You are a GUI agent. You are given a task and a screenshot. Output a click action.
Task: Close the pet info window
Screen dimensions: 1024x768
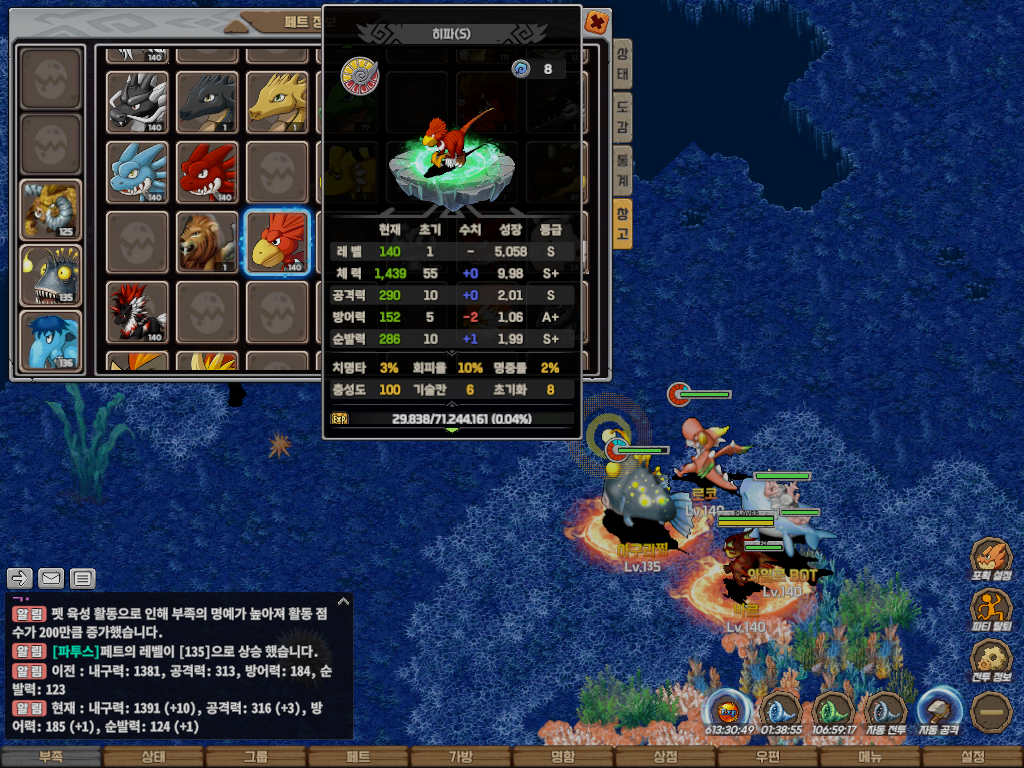[x=596, y=21]
